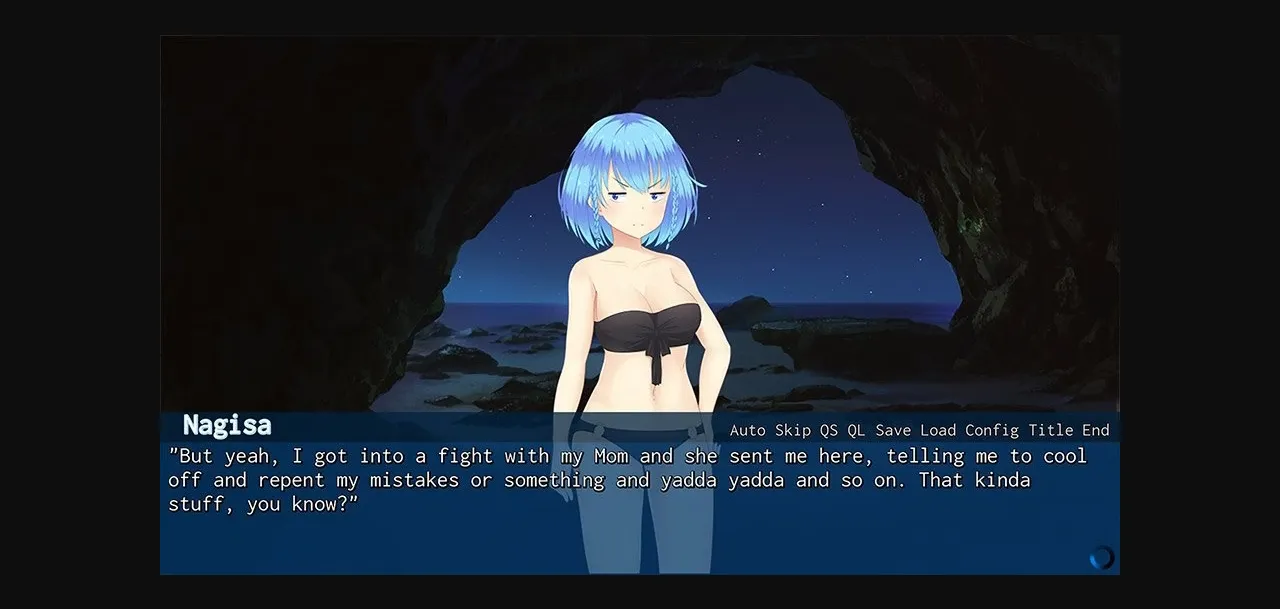Open the Load game menu
The width and height of the screenshot is (1280, 609).
[x=938, y=430]
